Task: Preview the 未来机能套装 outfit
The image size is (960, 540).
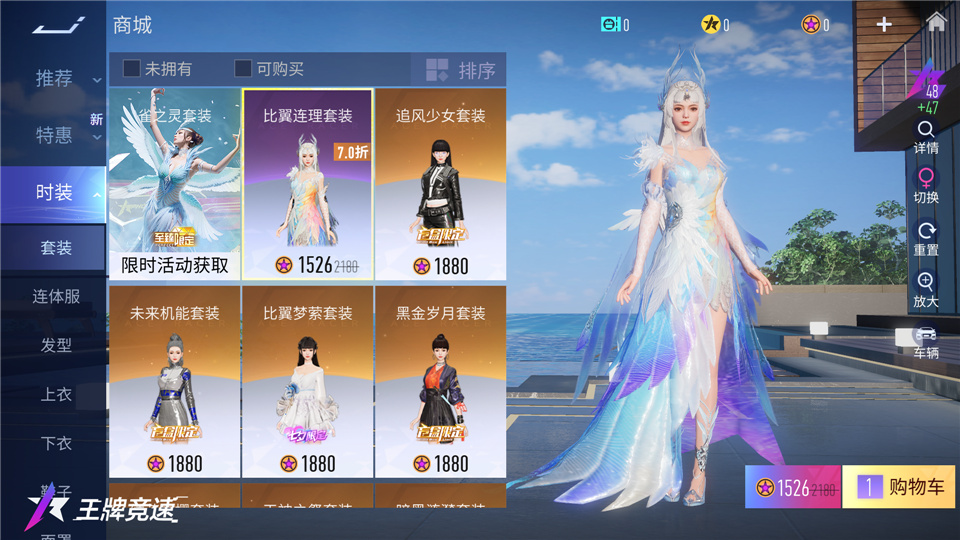Action: 175,380
